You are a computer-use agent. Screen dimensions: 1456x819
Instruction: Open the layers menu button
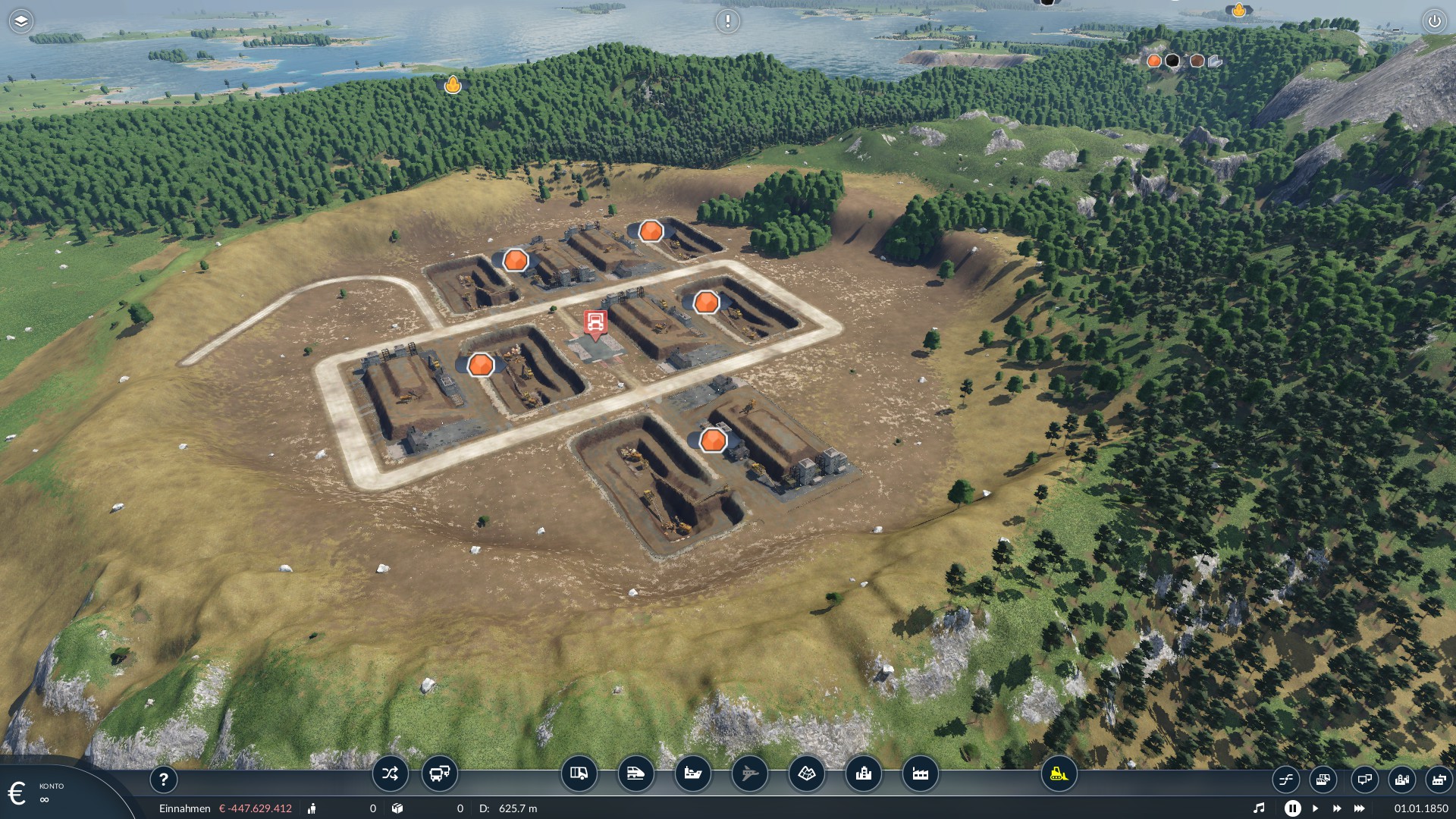pyautogui.click(x=20, y=21)
